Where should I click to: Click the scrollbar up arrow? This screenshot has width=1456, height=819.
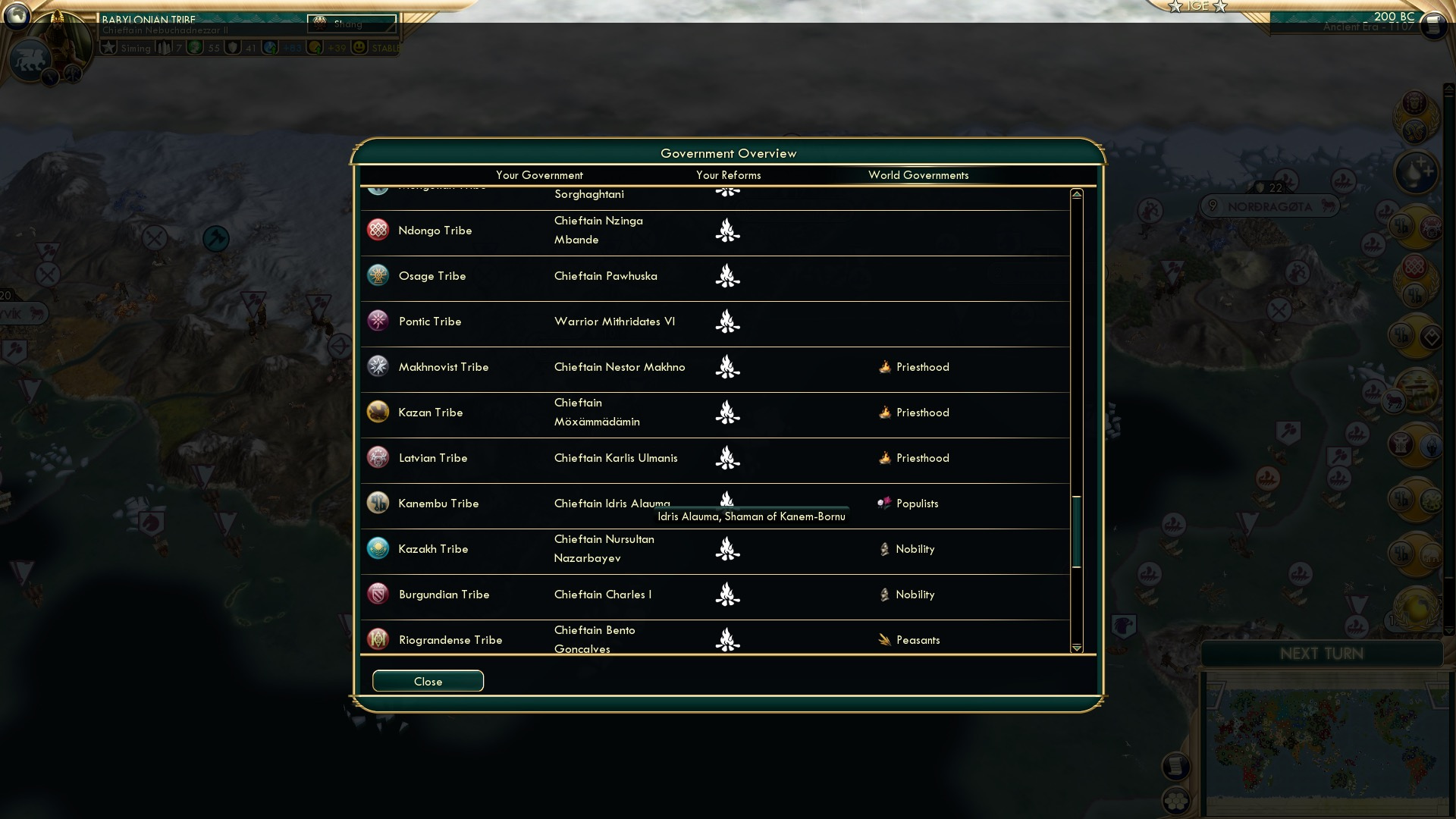(x=1076, y=193)
